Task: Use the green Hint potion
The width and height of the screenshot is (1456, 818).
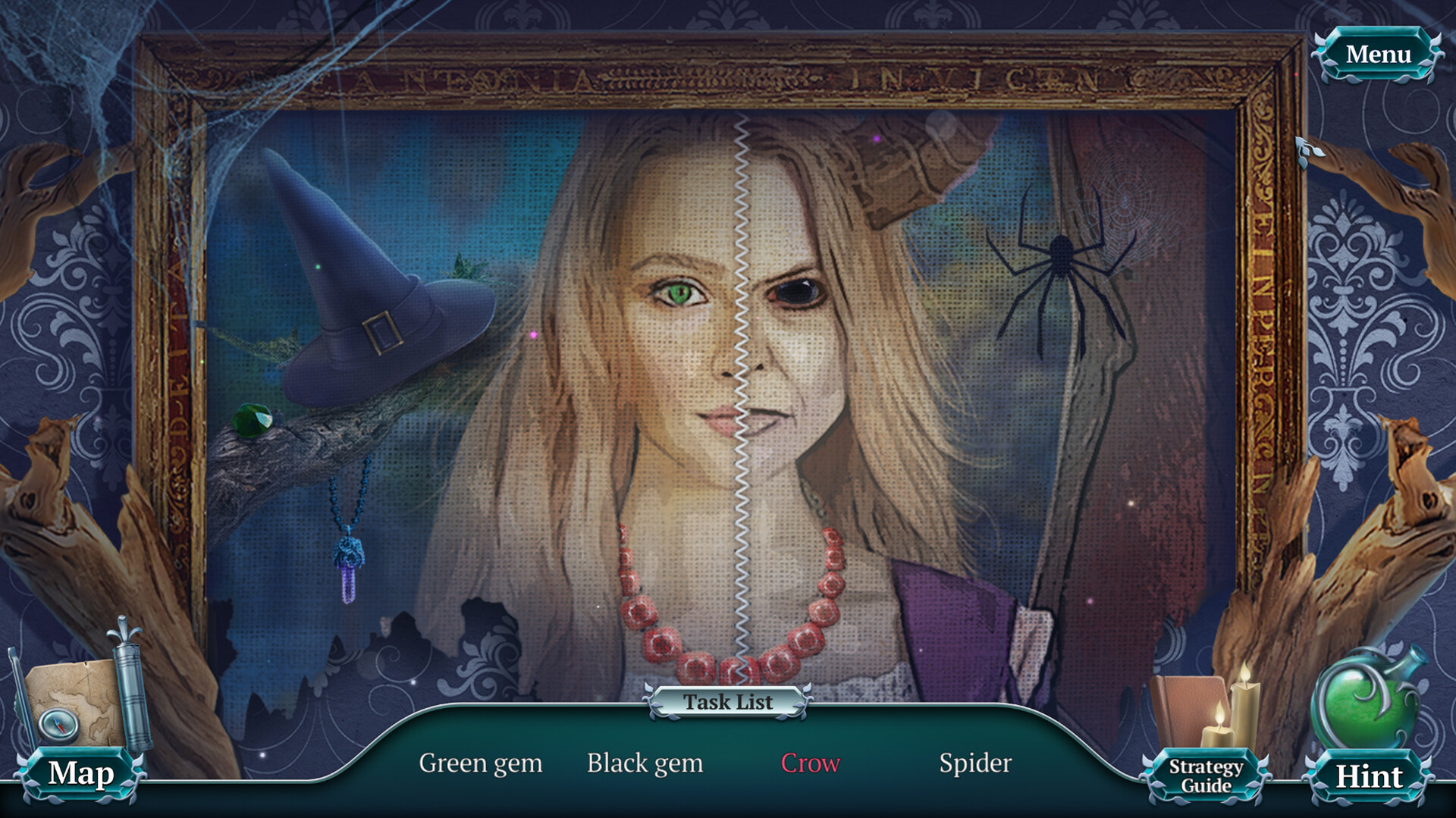Action: 1370,775
